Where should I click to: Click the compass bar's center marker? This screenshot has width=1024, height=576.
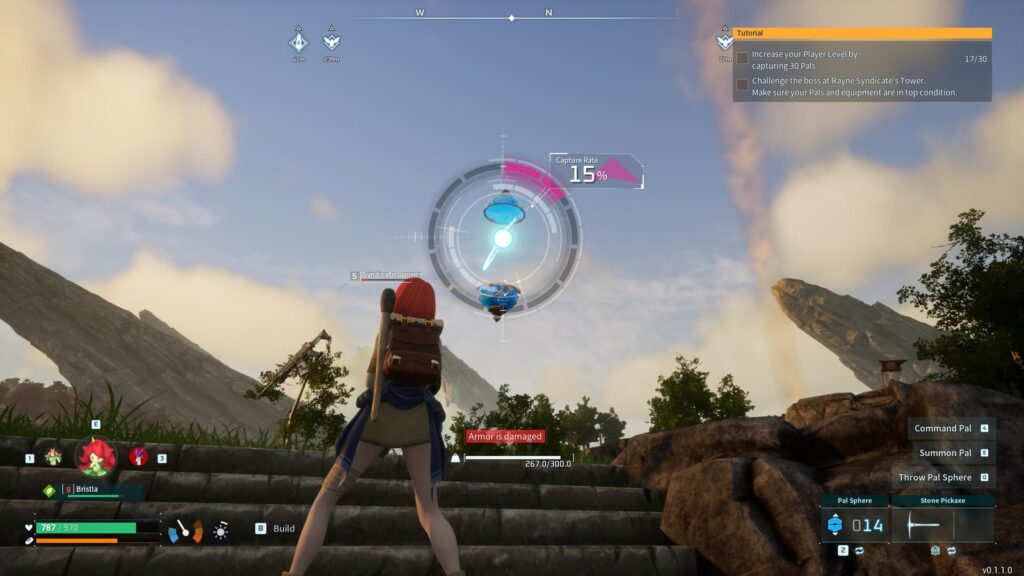point(512,18)
